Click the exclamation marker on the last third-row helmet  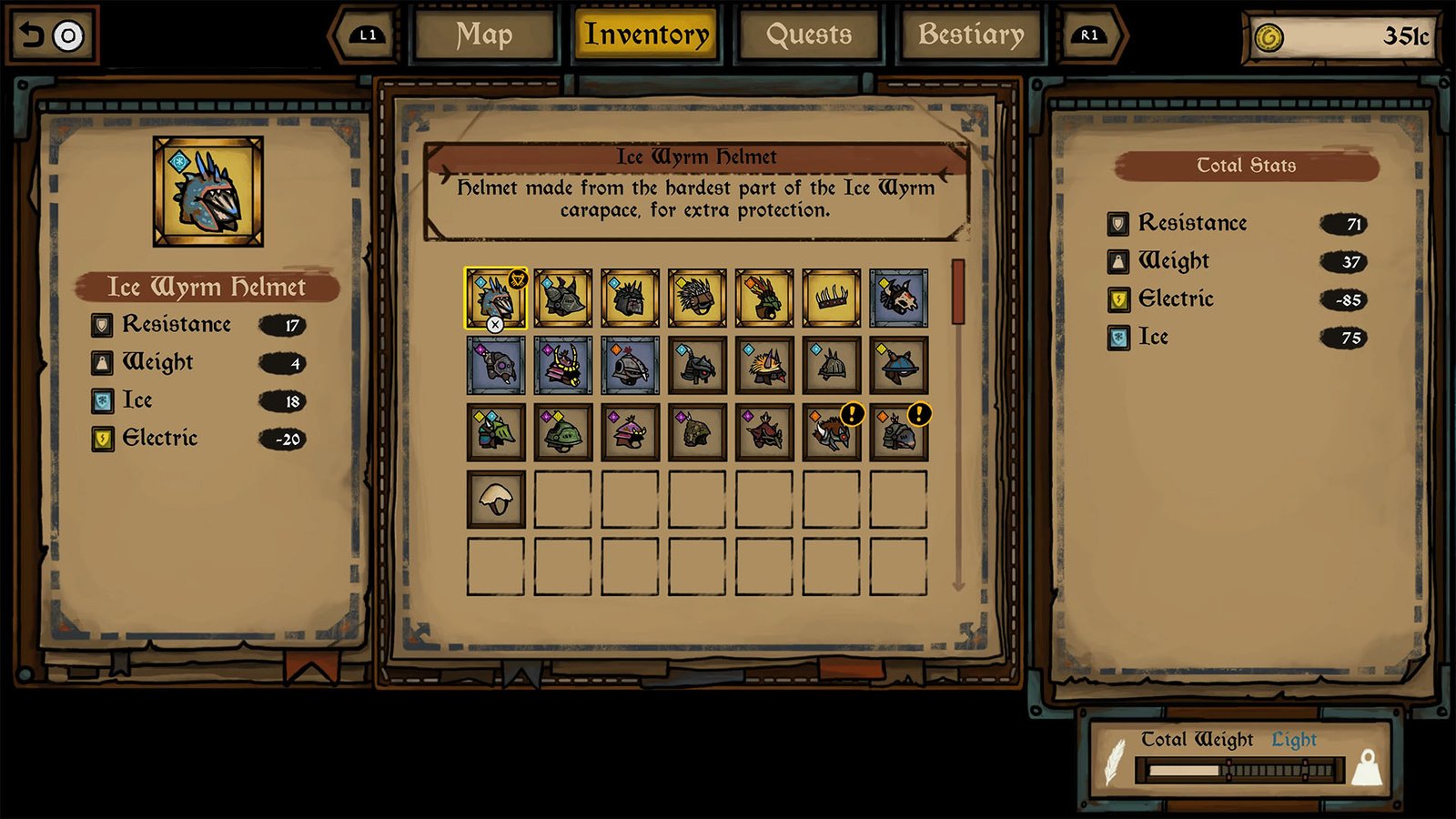click(919, 414)
